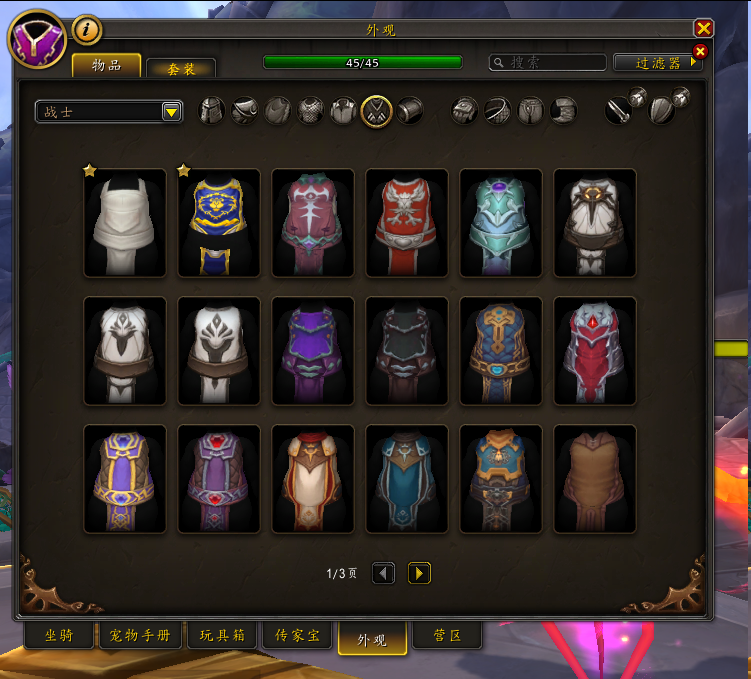Viewport: 751px width, 679px height.
Task: Open the 战士 class dropdown
Action: click(x=108, y=111)
